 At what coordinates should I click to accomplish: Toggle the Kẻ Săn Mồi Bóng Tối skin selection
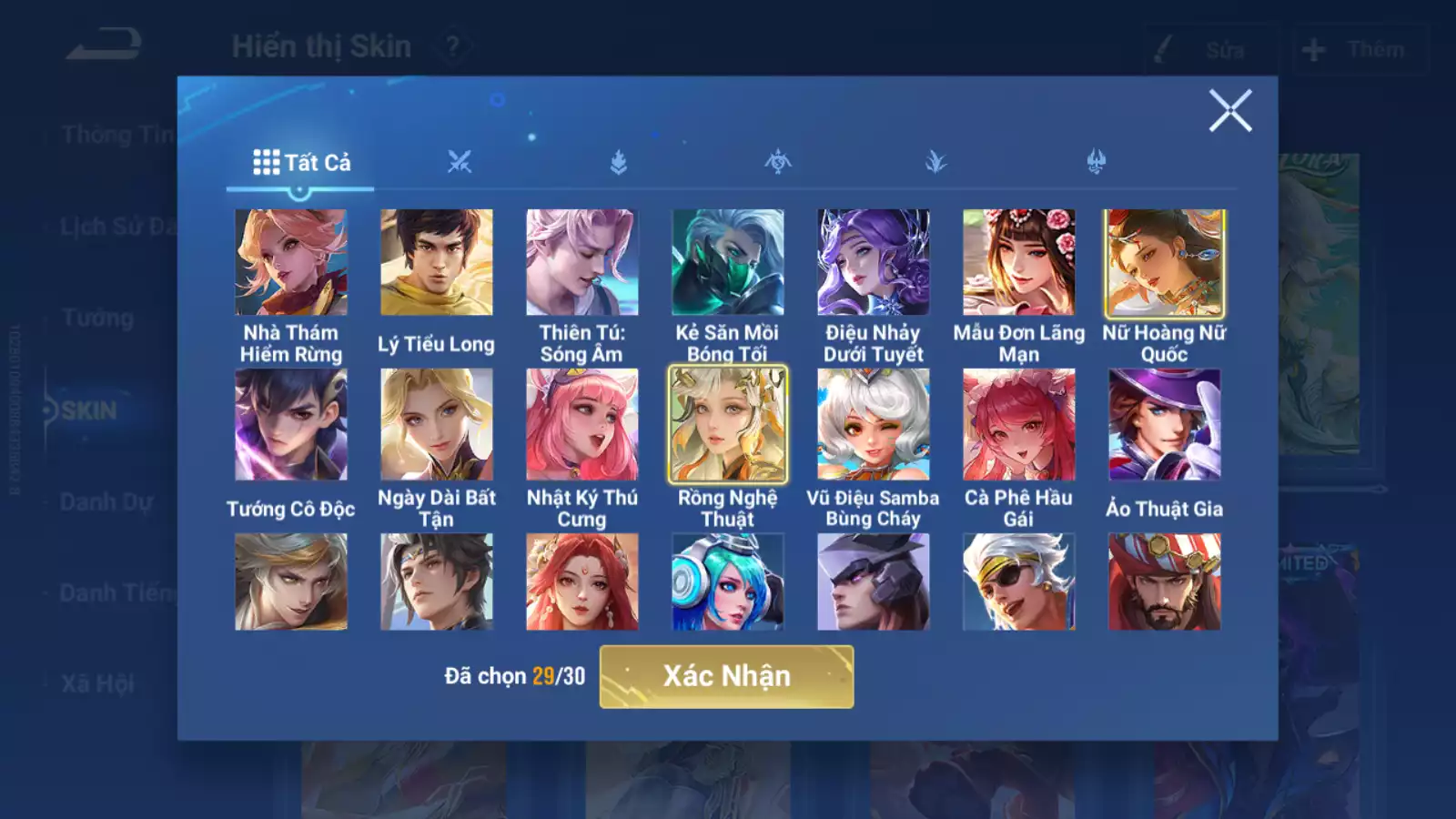pos(728,260)
